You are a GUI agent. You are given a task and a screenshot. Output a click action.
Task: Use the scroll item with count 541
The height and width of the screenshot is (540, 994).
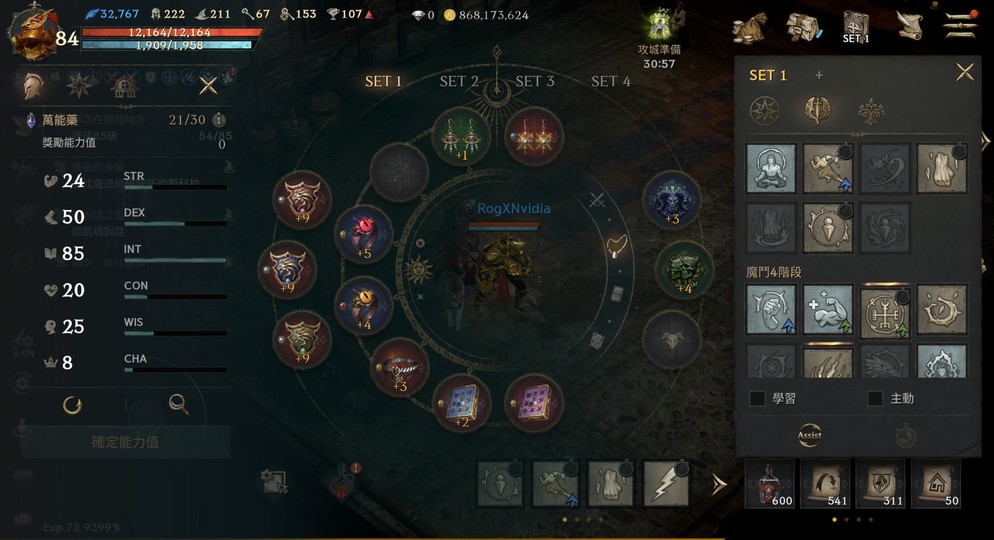tap(825, 485)
